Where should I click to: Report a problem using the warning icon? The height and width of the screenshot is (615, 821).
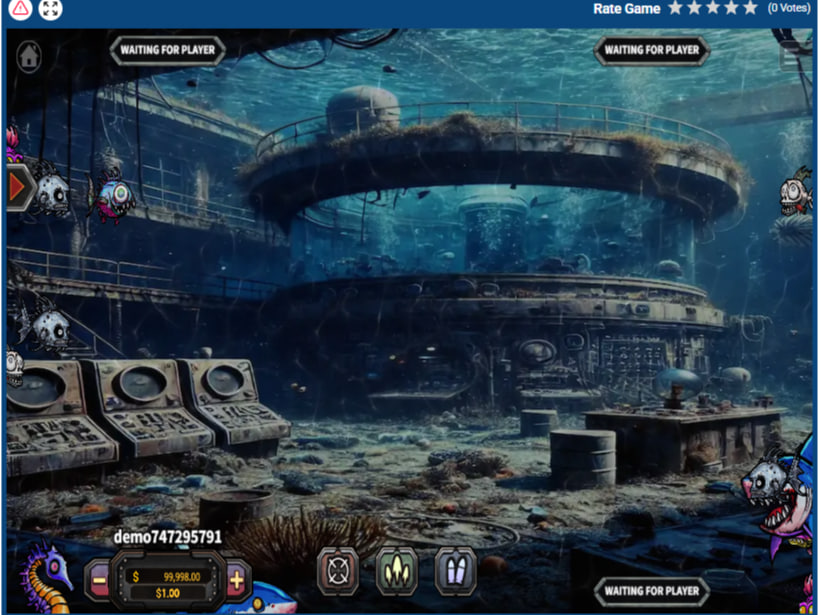pyautogui.click(x=19, y=9)
